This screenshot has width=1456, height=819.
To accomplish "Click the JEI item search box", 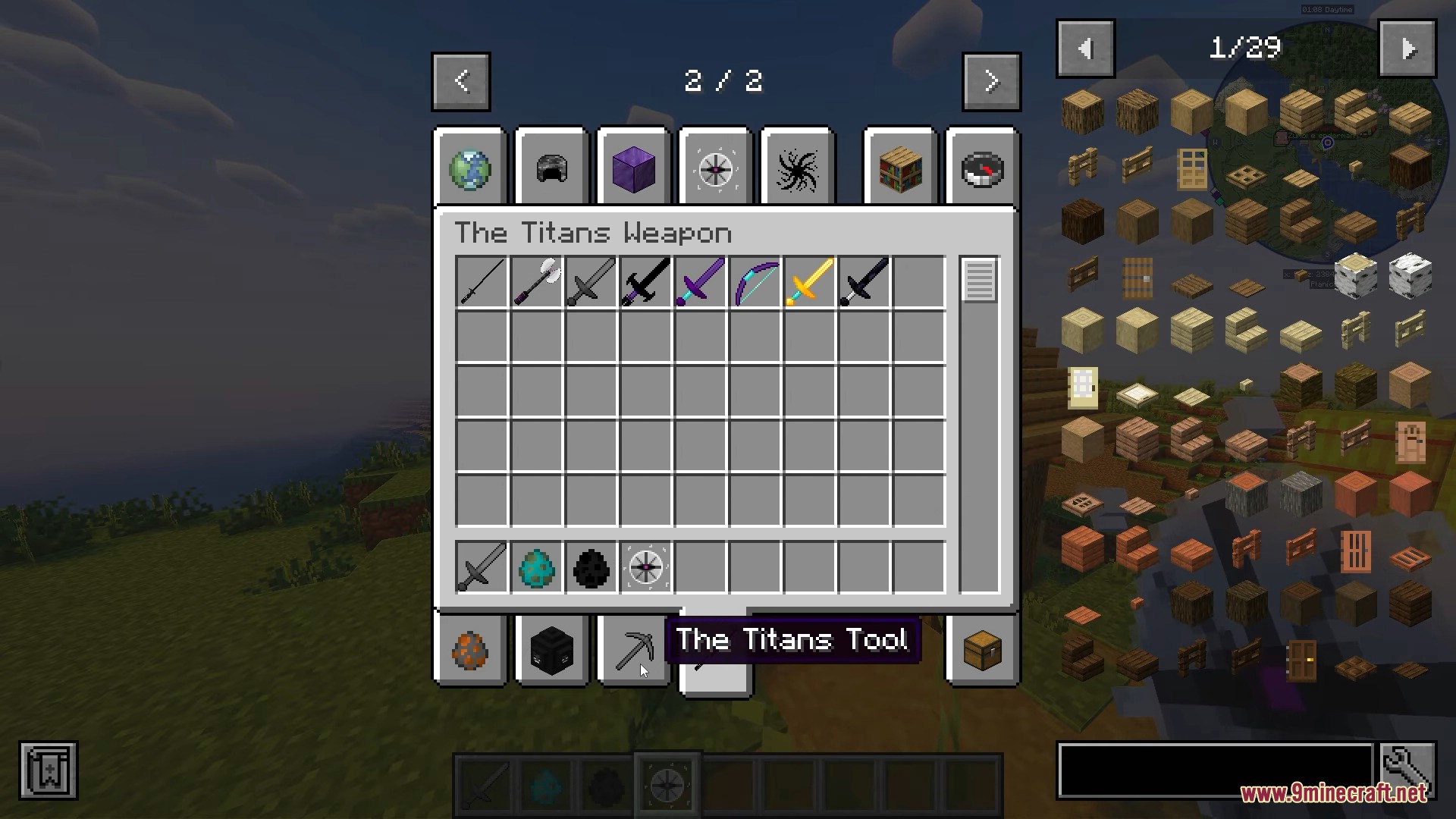I will coord(1215,770).
